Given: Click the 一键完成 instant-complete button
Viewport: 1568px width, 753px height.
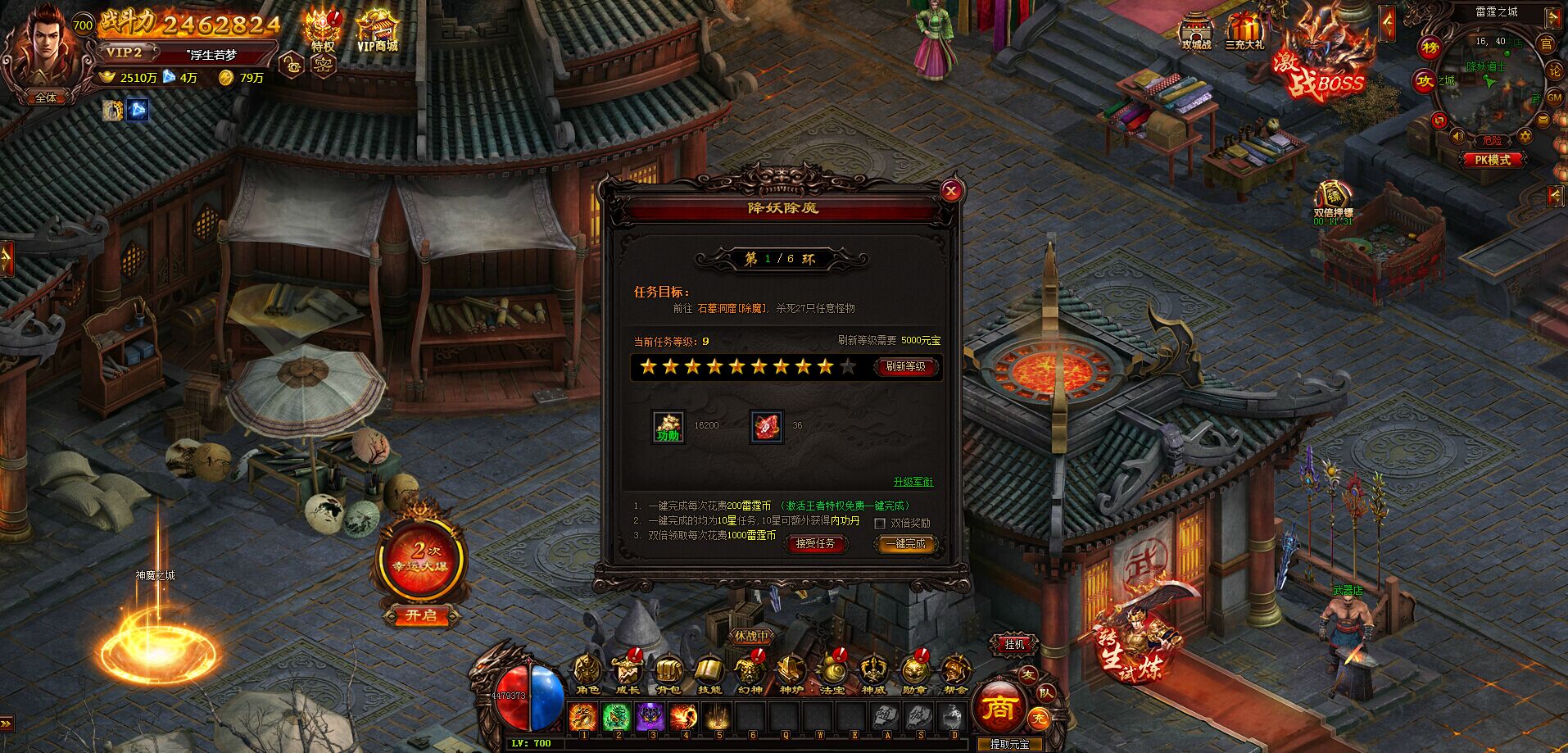Looking at the screenshot, I should (x=905, y=544).
